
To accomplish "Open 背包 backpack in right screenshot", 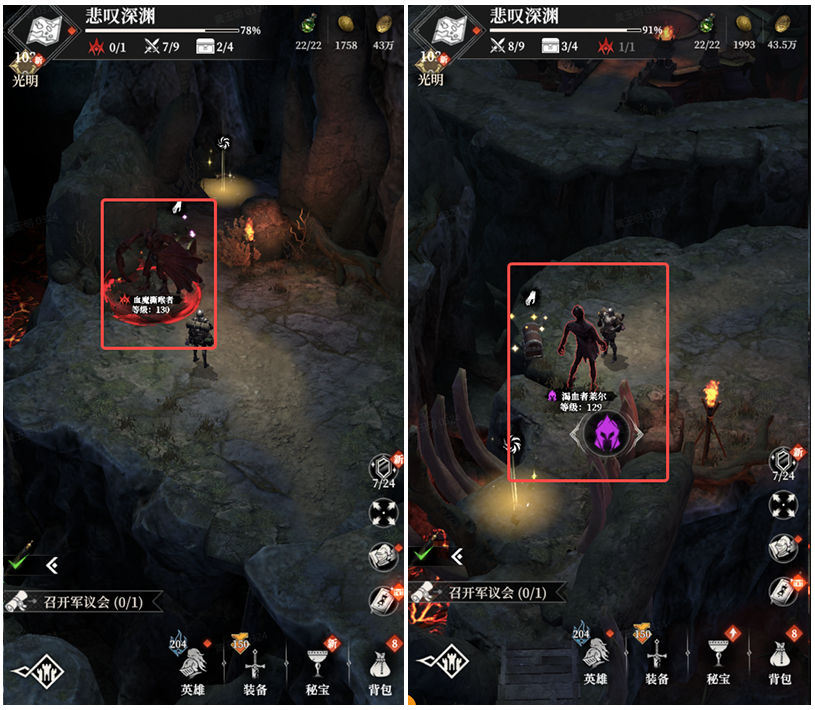I will (x=780, y=661).
